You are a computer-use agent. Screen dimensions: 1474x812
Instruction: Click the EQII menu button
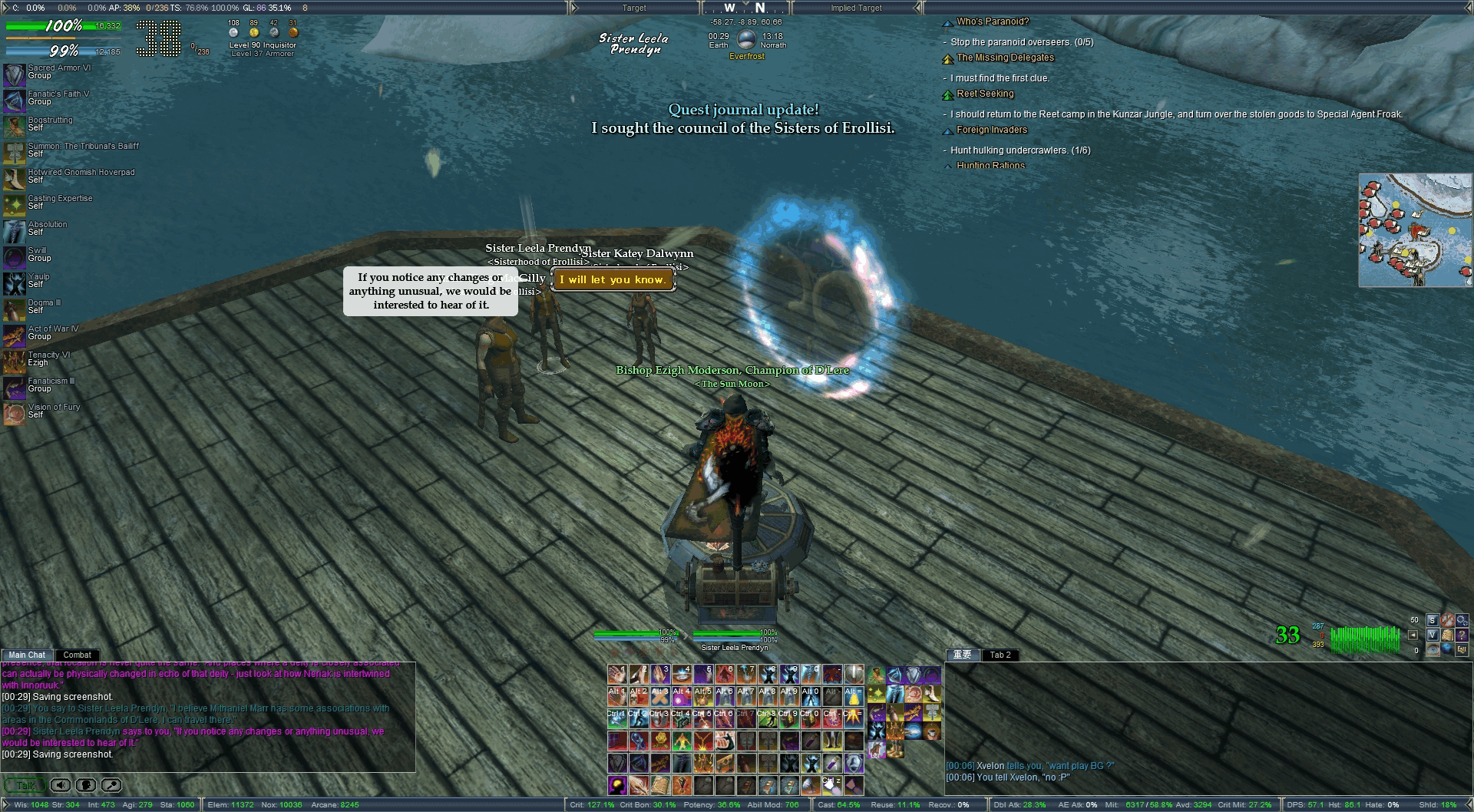coord(1462,649)
